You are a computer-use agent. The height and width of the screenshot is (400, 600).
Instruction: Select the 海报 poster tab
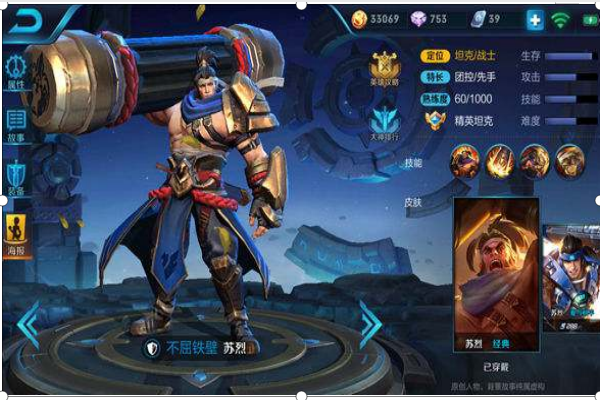pos(17,234)
